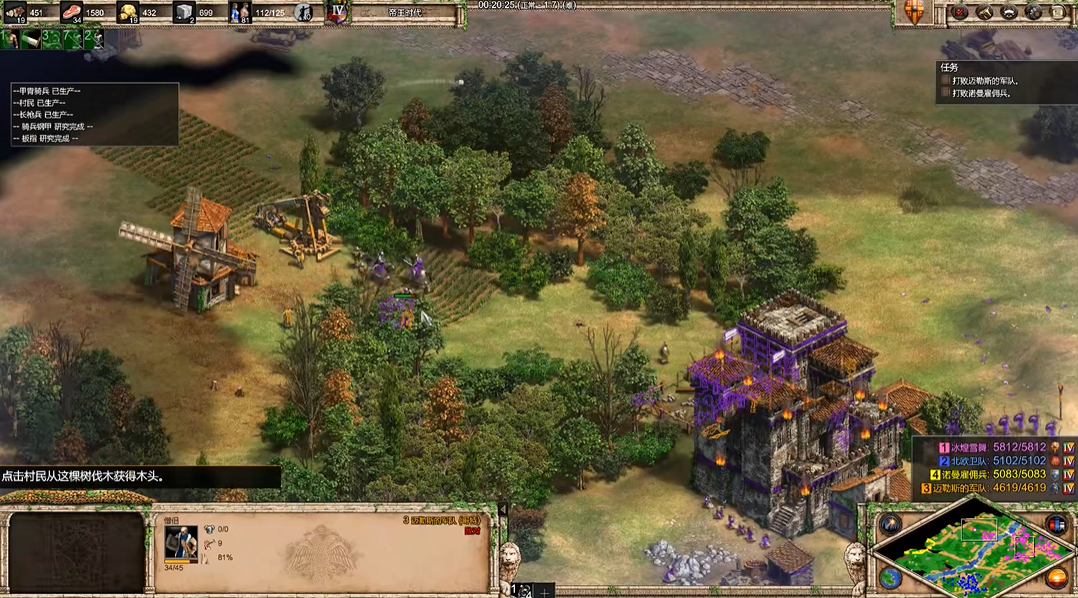Toggle the minimap flags color button
This screenshot has width=1078, height=598.
(x=1055, y=524)
